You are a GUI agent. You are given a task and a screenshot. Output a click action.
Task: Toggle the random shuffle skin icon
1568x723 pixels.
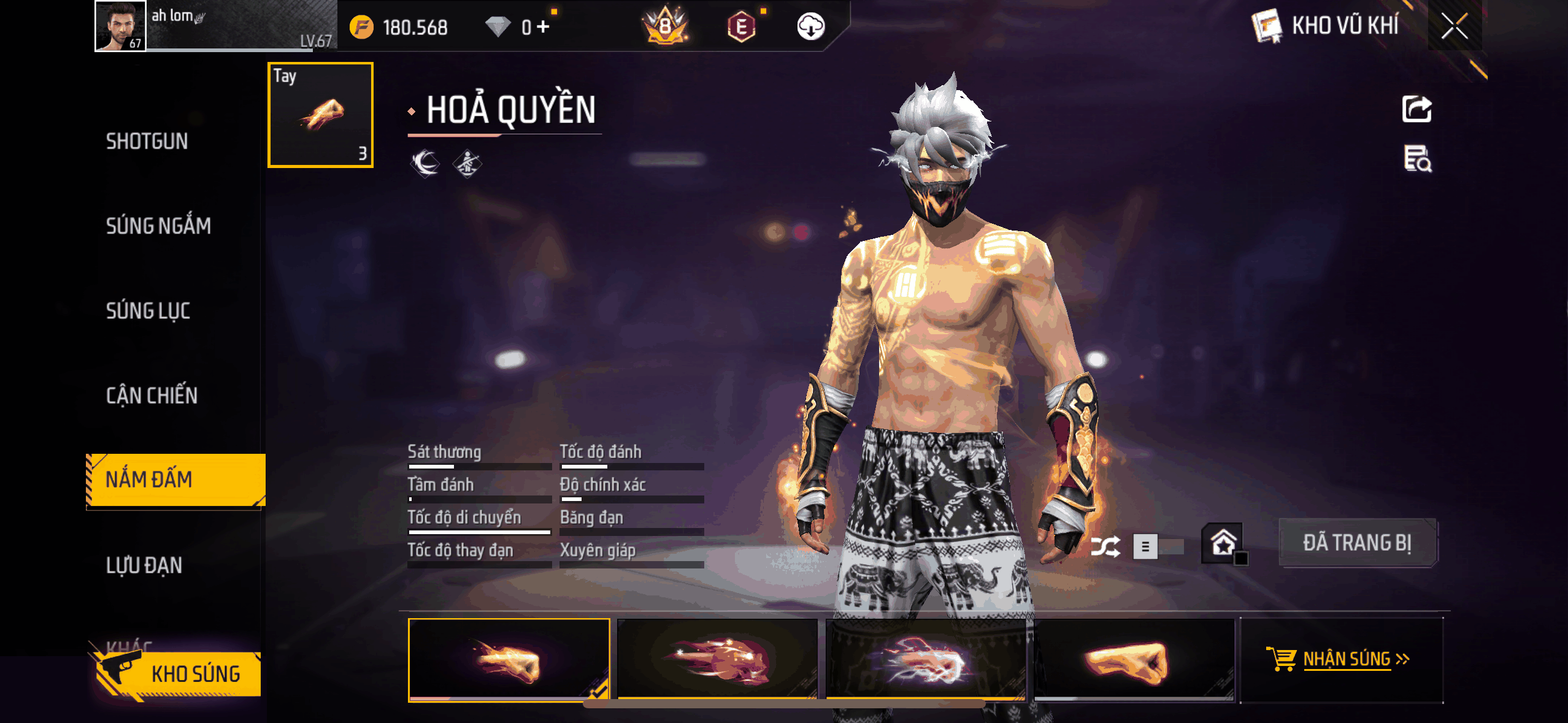pyautogui.click(x=1105, y=546)
